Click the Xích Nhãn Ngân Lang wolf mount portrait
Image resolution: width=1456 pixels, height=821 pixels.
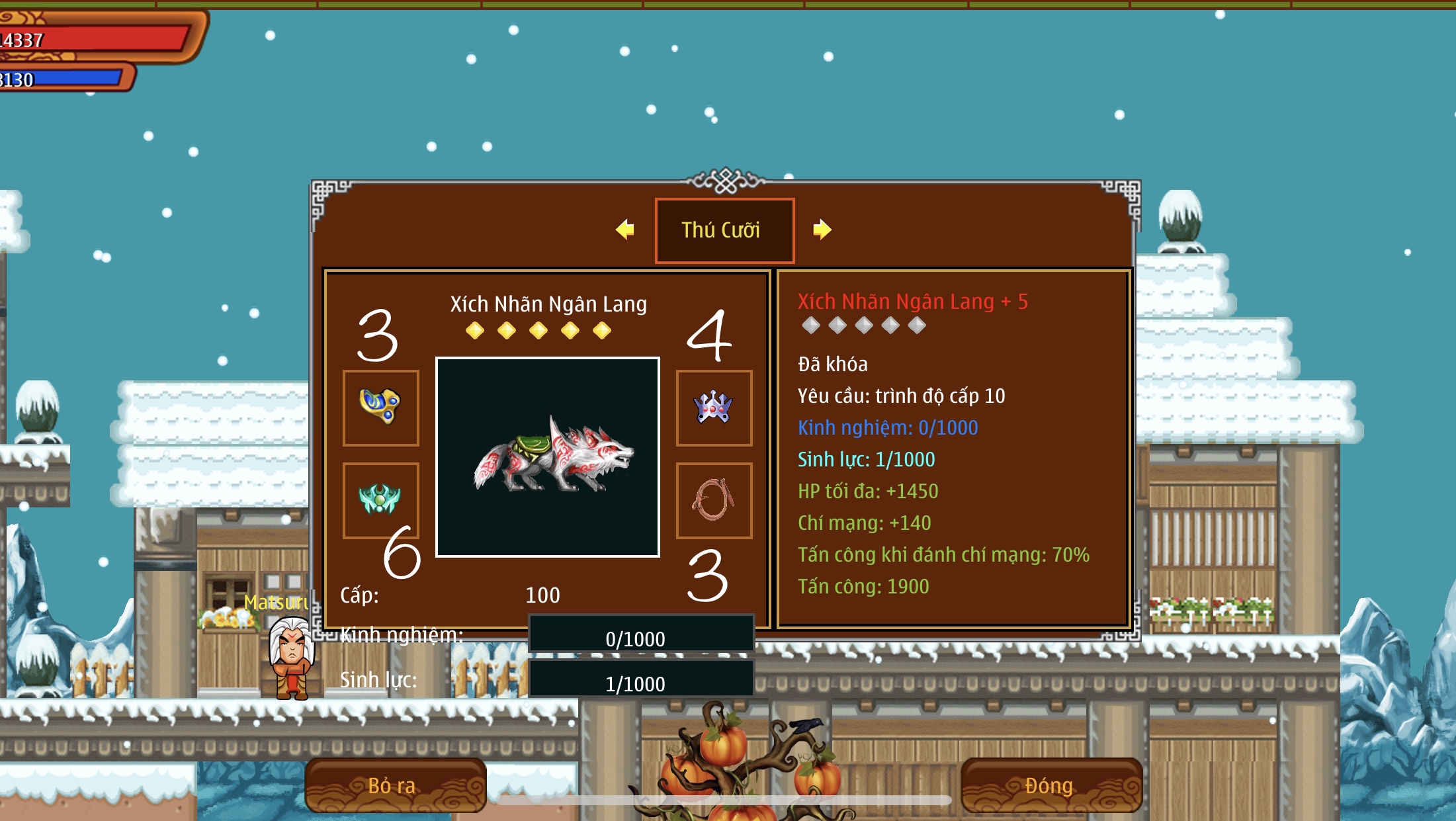[548, 457]
